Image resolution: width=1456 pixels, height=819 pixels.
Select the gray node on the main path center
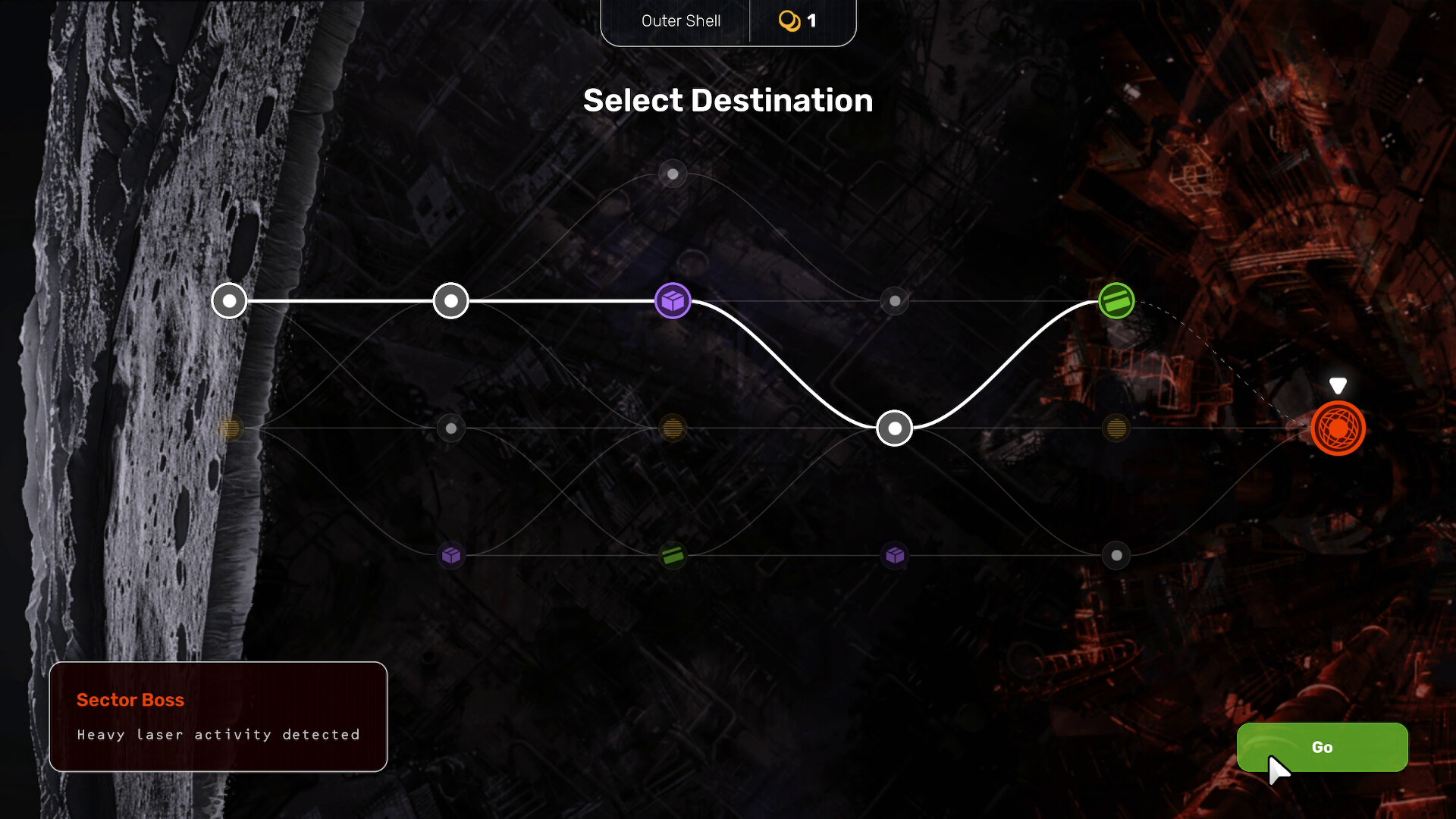tap(895, 300)
